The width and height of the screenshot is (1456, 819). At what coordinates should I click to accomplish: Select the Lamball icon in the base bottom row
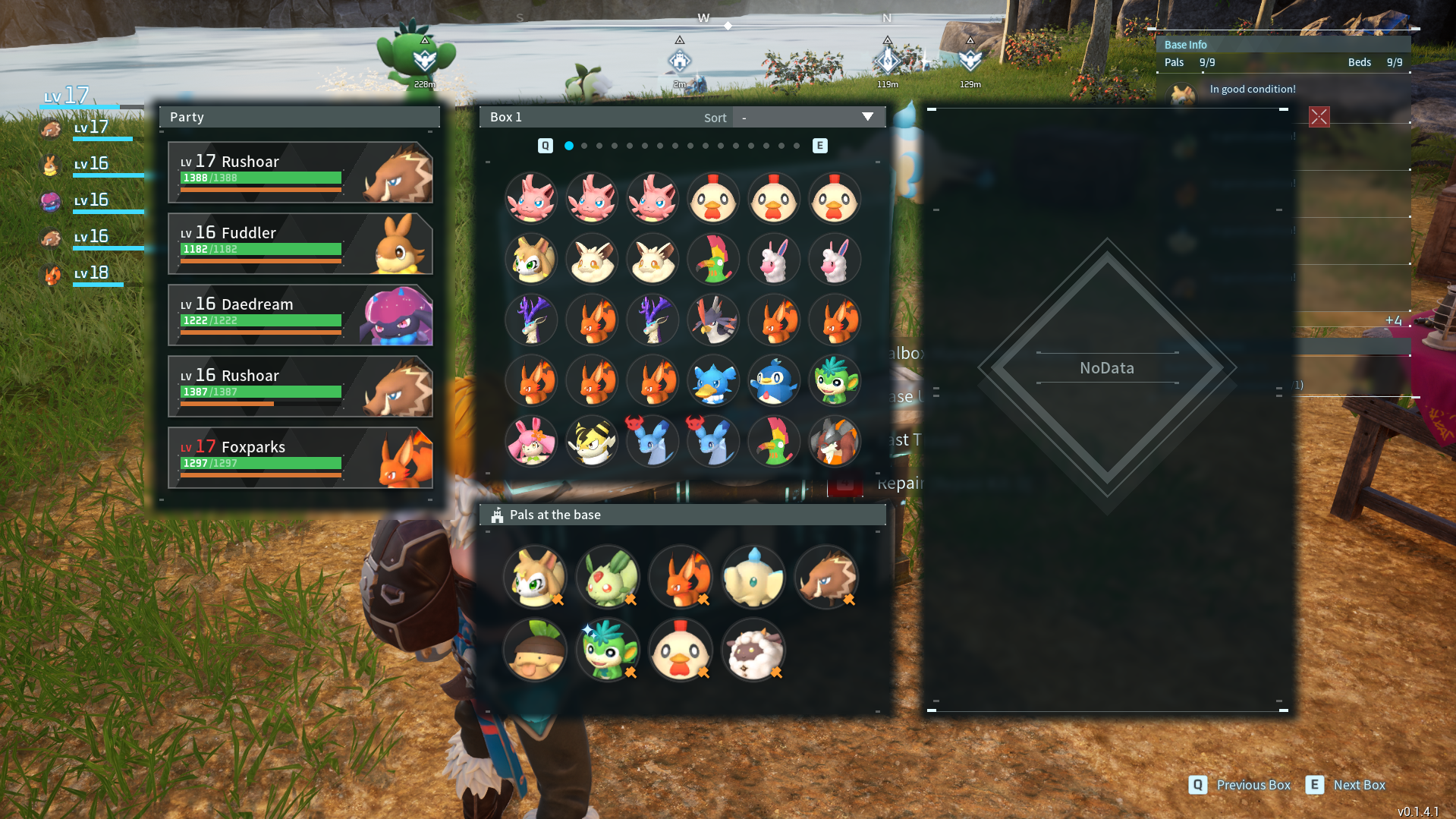[x=753, y=650]
